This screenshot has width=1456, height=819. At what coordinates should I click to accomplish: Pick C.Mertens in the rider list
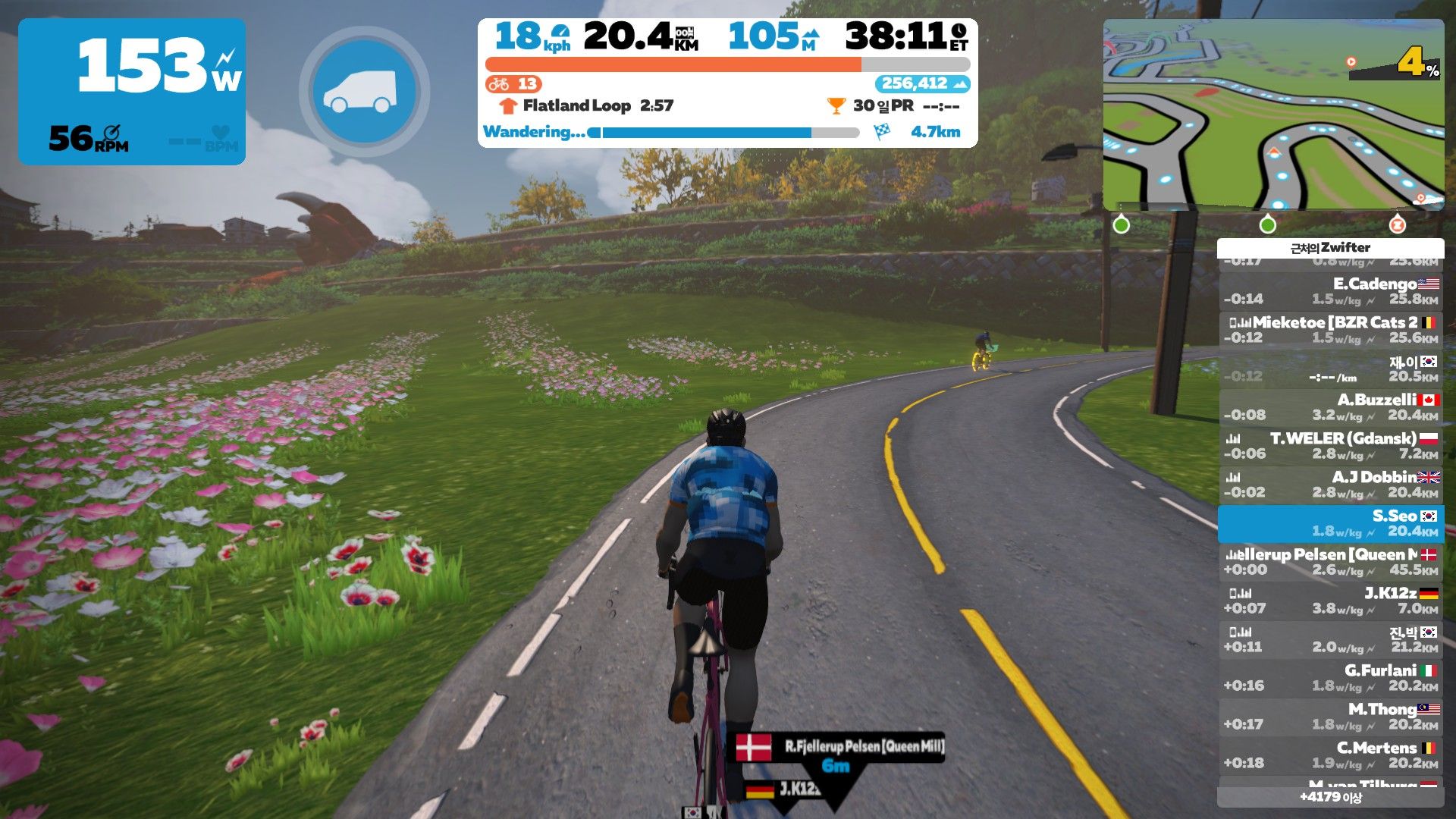pyautogui.click(x=1331, y=755)
